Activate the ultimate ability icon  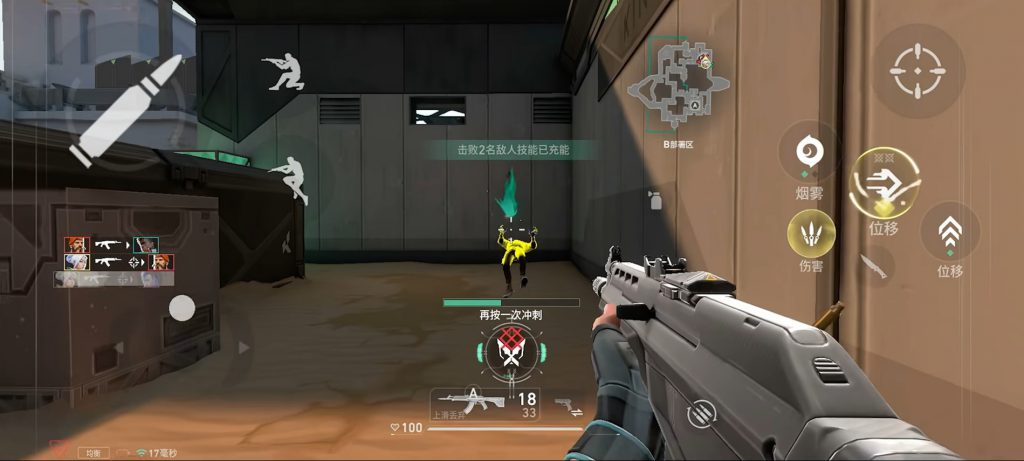tap(510, 350)
